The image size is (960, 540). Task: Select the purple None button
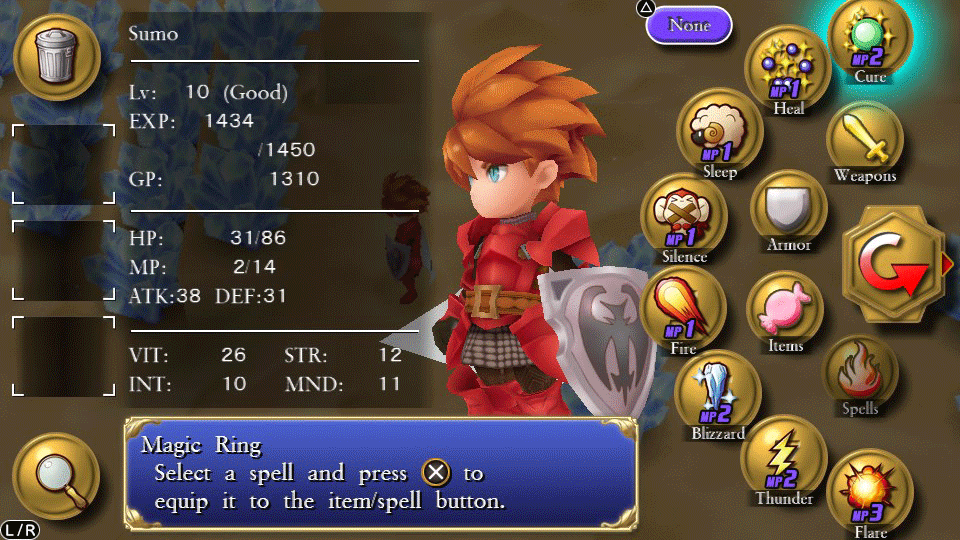(x=689, y=25)
